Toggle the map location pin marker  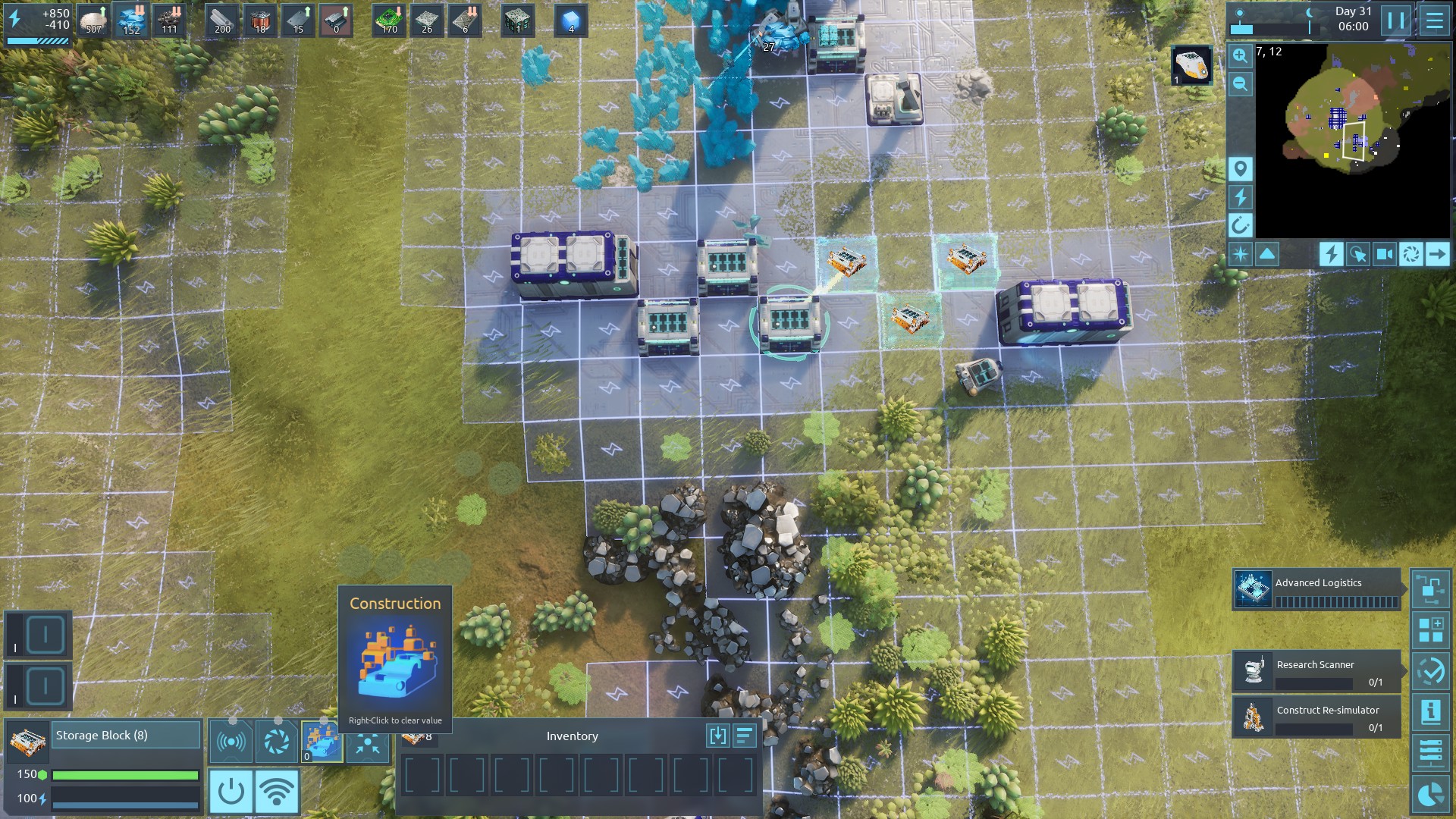click(1241, 168)
